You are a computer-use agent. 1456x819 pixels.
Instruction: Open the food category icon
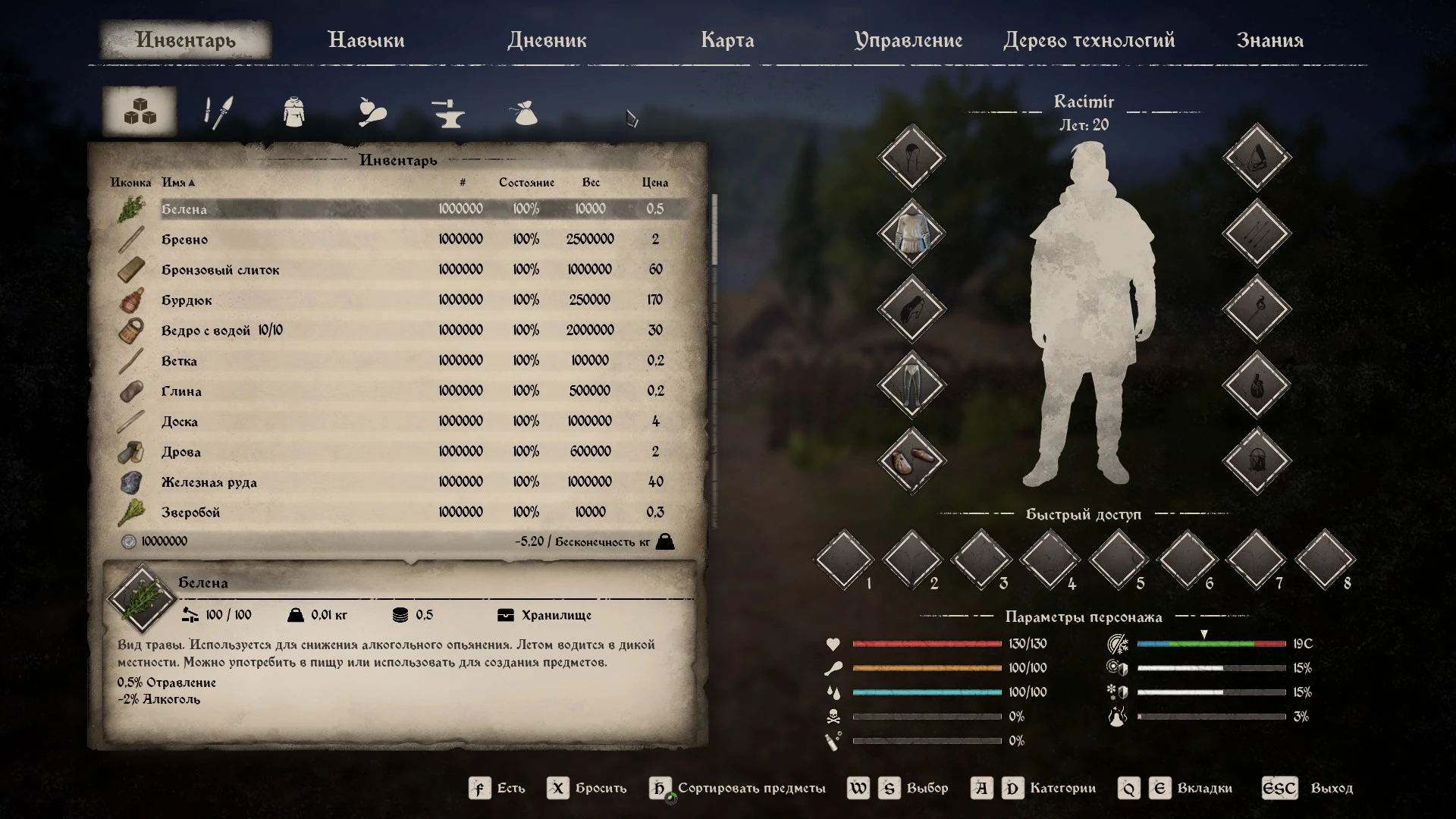pyautogui.click(x=371, y=111)
